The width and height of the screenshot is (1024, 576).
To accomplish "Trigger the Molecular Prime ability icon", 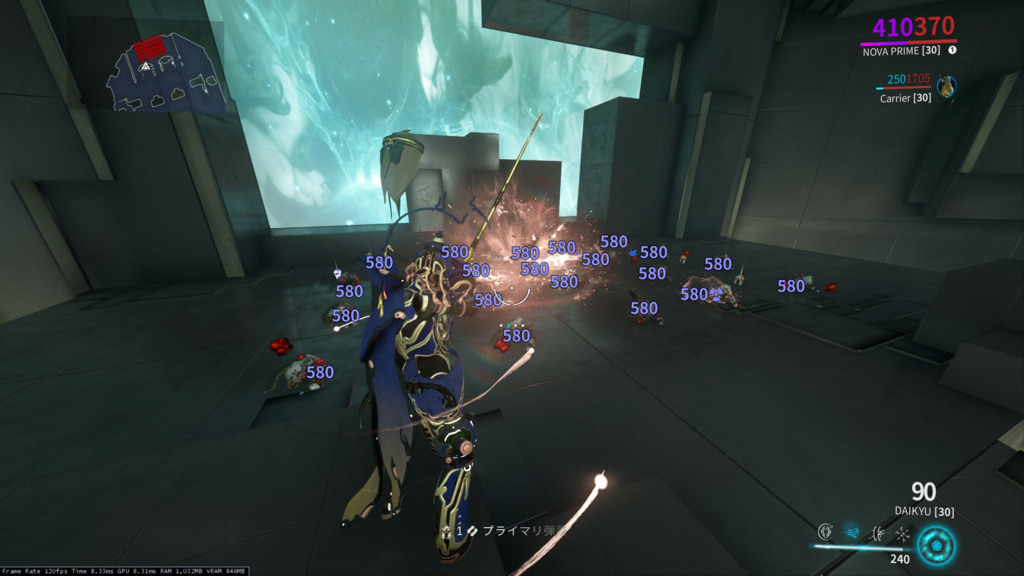I will tap(902, 534).
